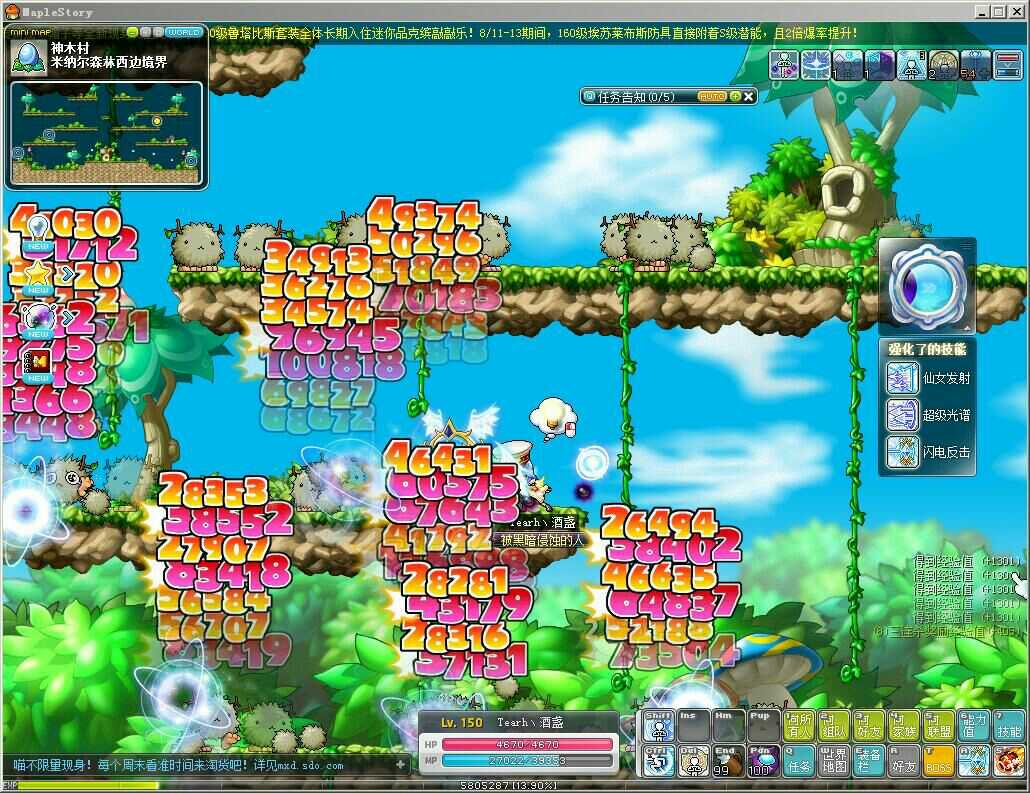This screenshot has width=1030, height=793.
Task: Close the MapleStory window
Action: pyautogui.click(x=1015, y=12)
